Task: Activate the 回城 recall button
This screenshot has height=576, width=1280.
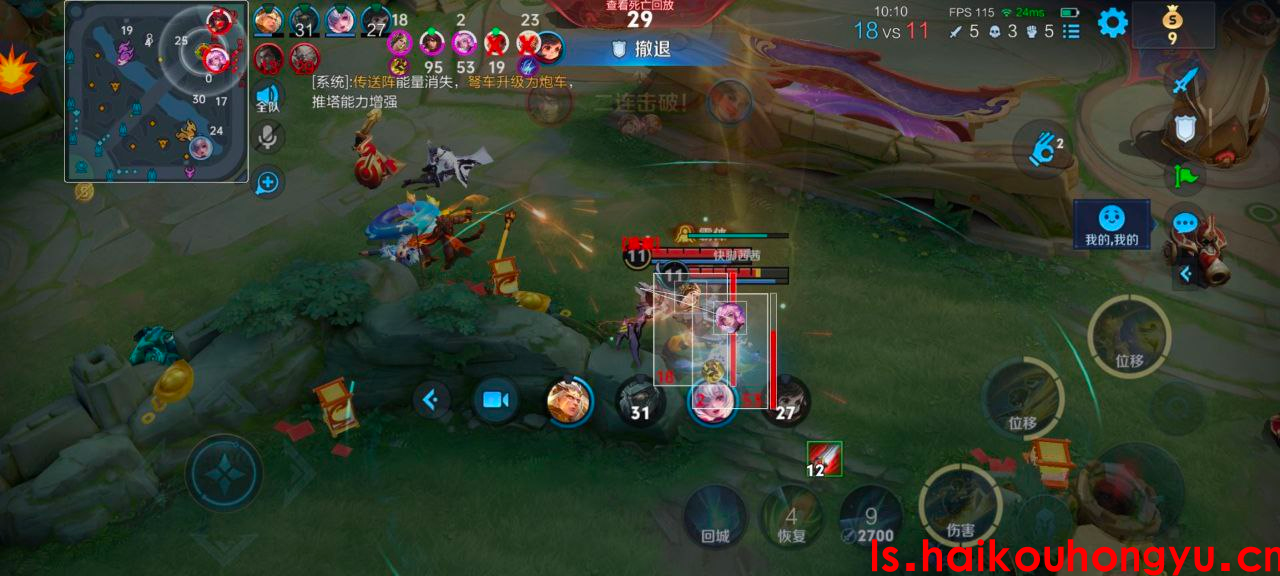Action: point(716,517)
